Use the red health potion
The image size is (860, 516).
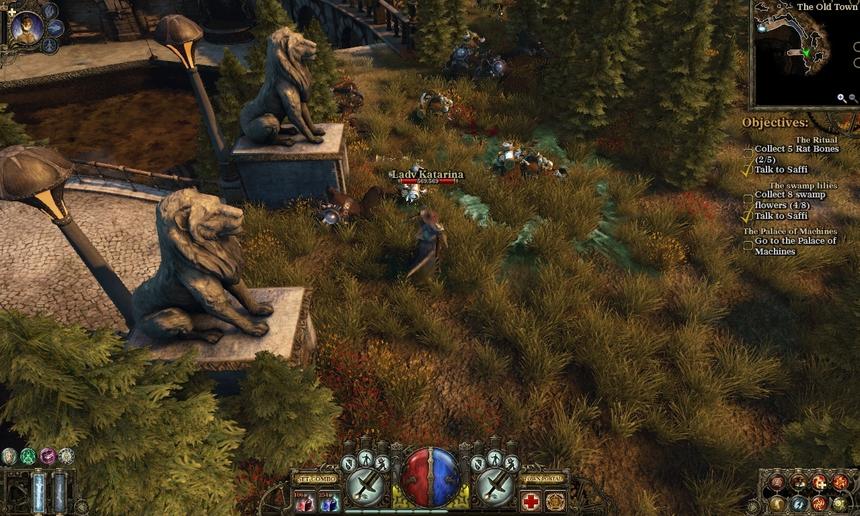pyautogui.click(x=304, y=501)
